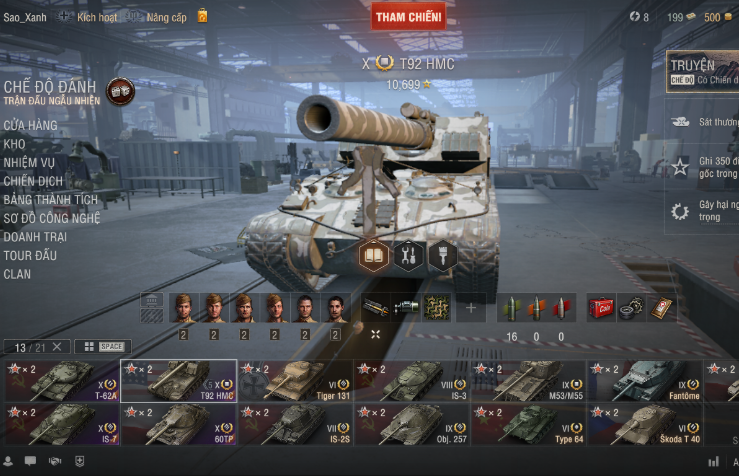Change the battle mode selector icon
The width and height of the screenshot is (739, 476).
coord(120,91)
